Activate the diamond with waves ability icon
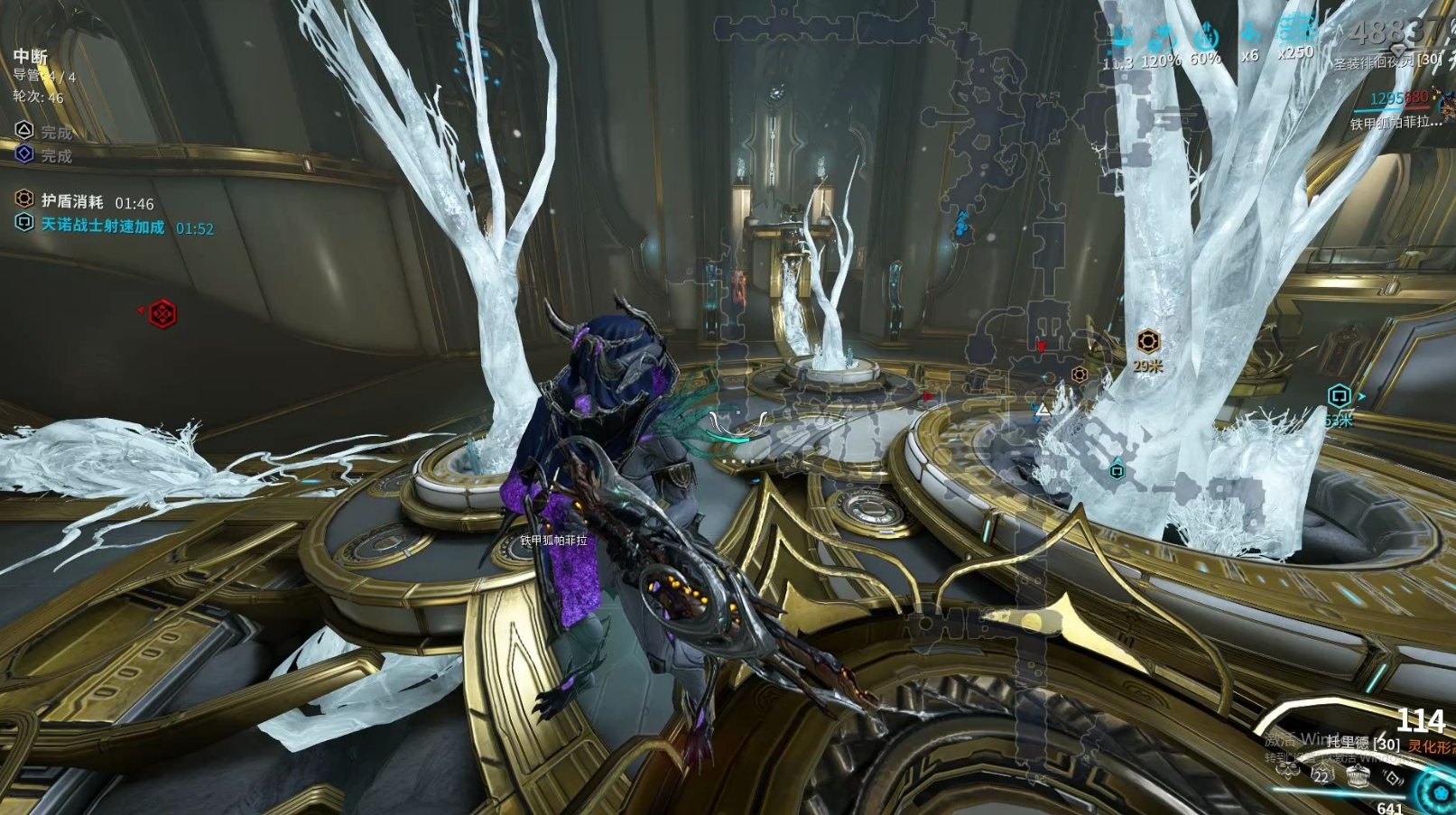This screenshot has height=815, width=1456. [x=1393, y=778]
